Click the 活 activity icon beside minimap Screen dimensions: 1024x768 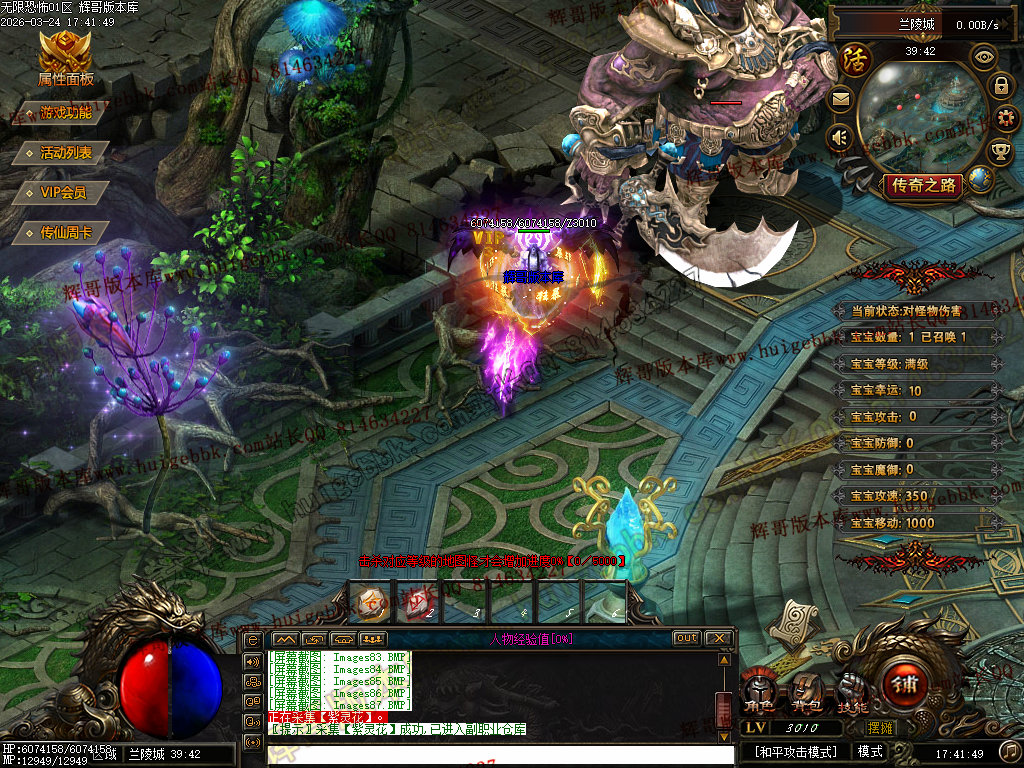pyautogui.click(x=854, y=60)
